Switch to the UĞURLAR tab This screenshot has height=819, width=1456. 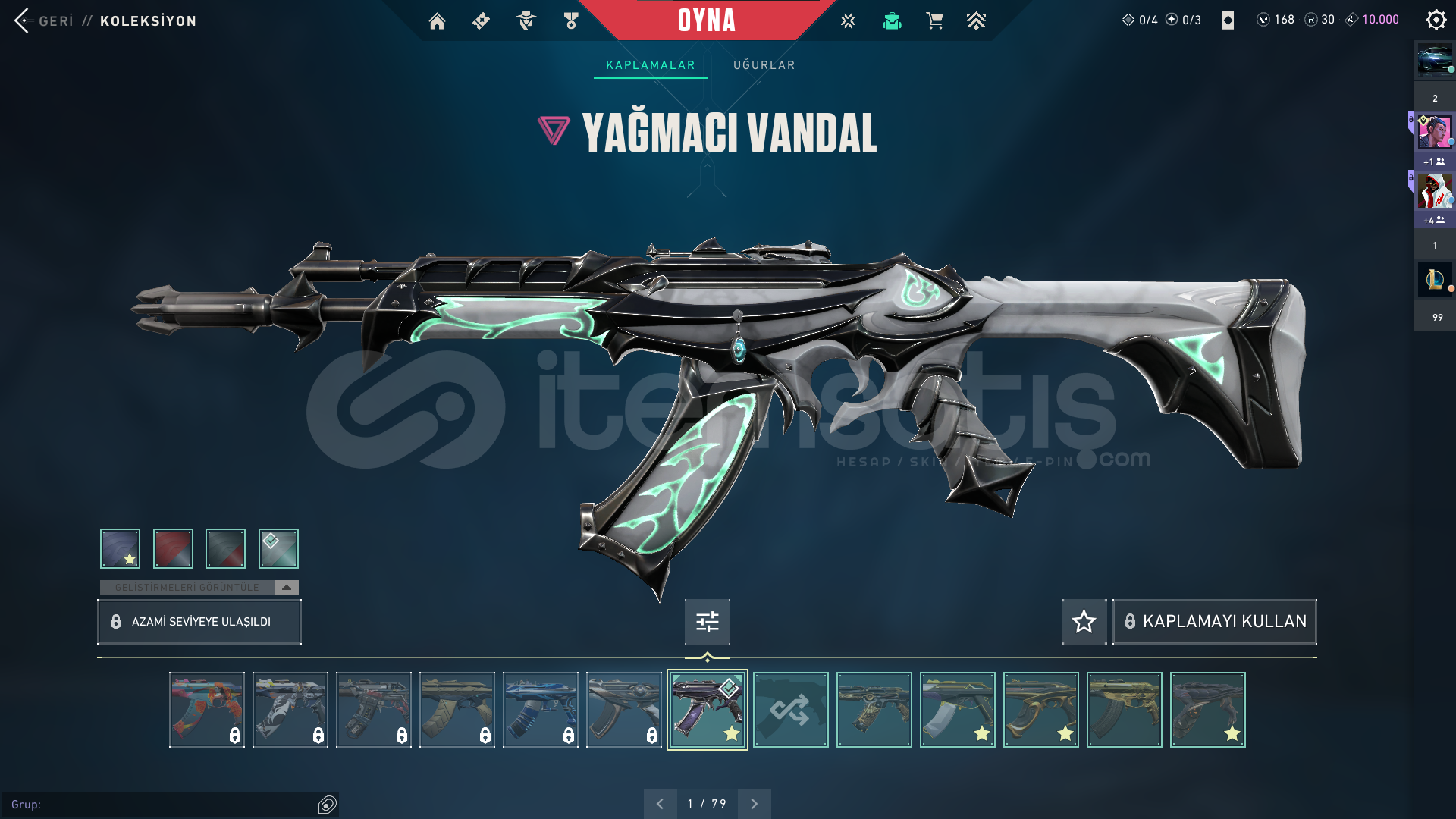[764, 64]
